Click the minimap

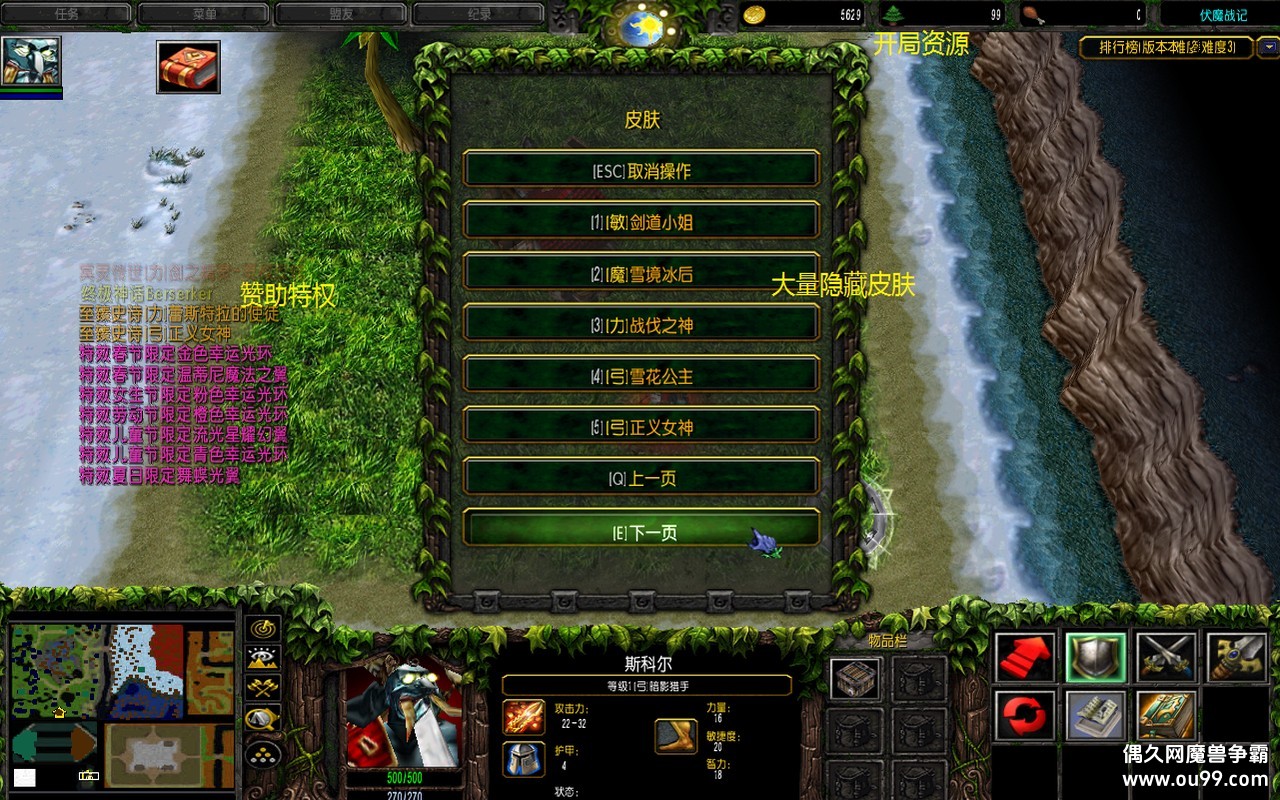122,706
